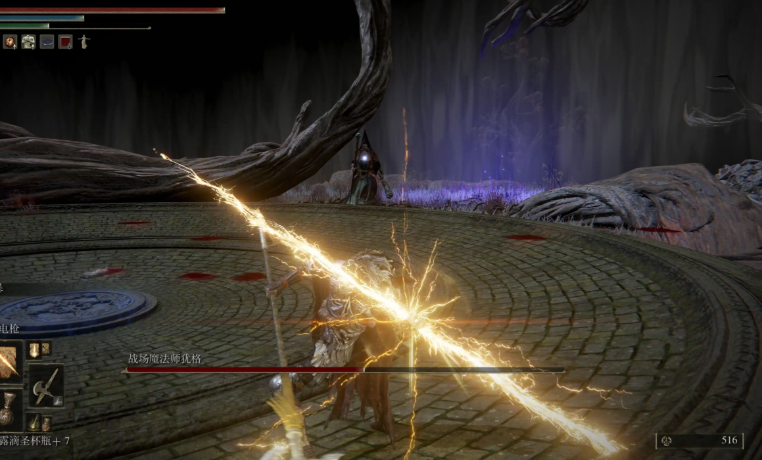
Task: Inspect the red square buff icon
Action: click(65, 42)
